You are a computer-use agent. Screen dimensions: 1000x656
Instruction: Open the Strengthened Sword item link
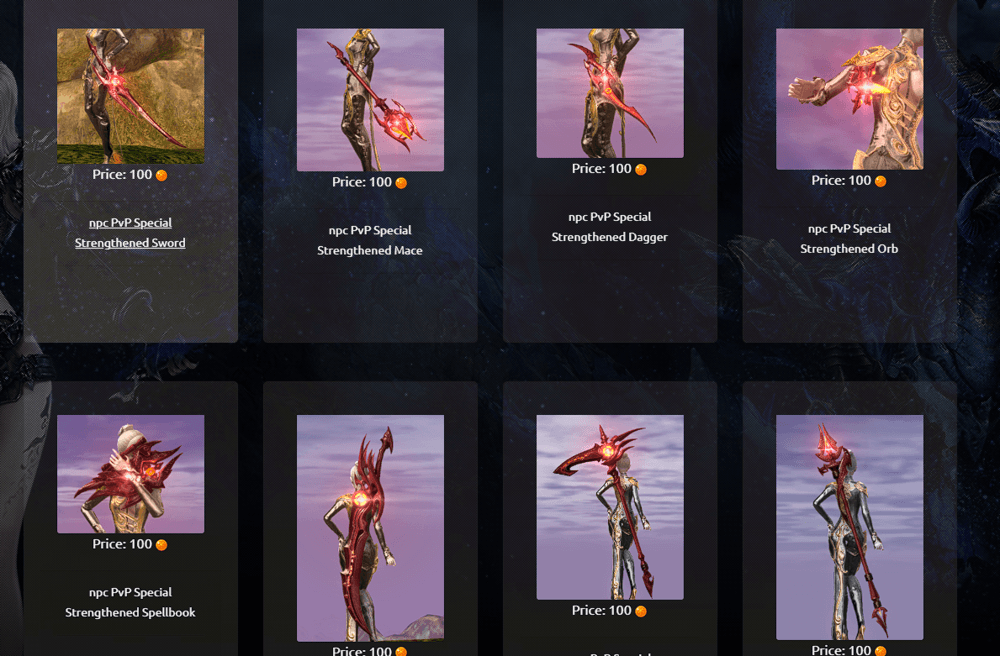(130, 233)
